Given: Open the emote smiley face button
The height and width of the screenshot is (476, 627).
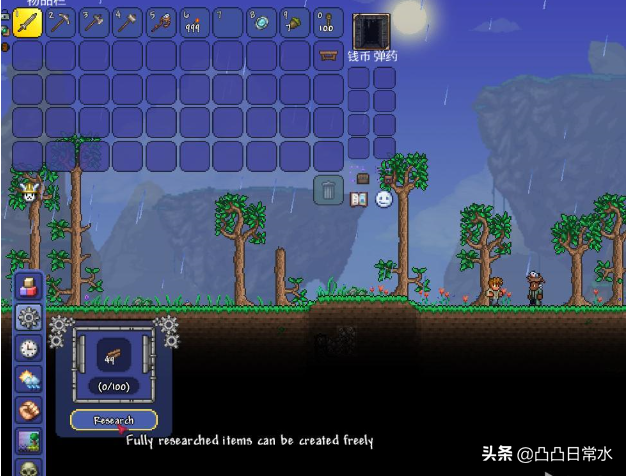Looking at the screenshot, I should pyautogui.click(x=384, y=199).
